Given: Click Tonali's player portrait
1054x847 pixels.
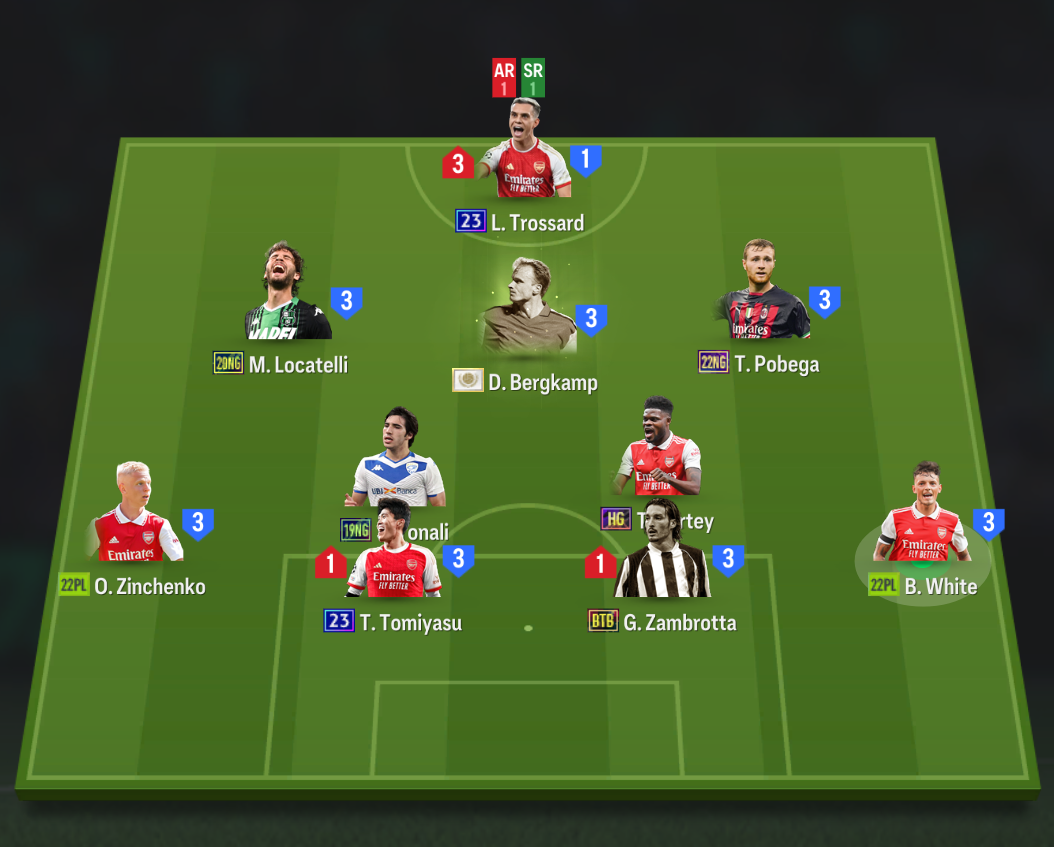Looking at the screenshot, I should [x=398, y=460].
